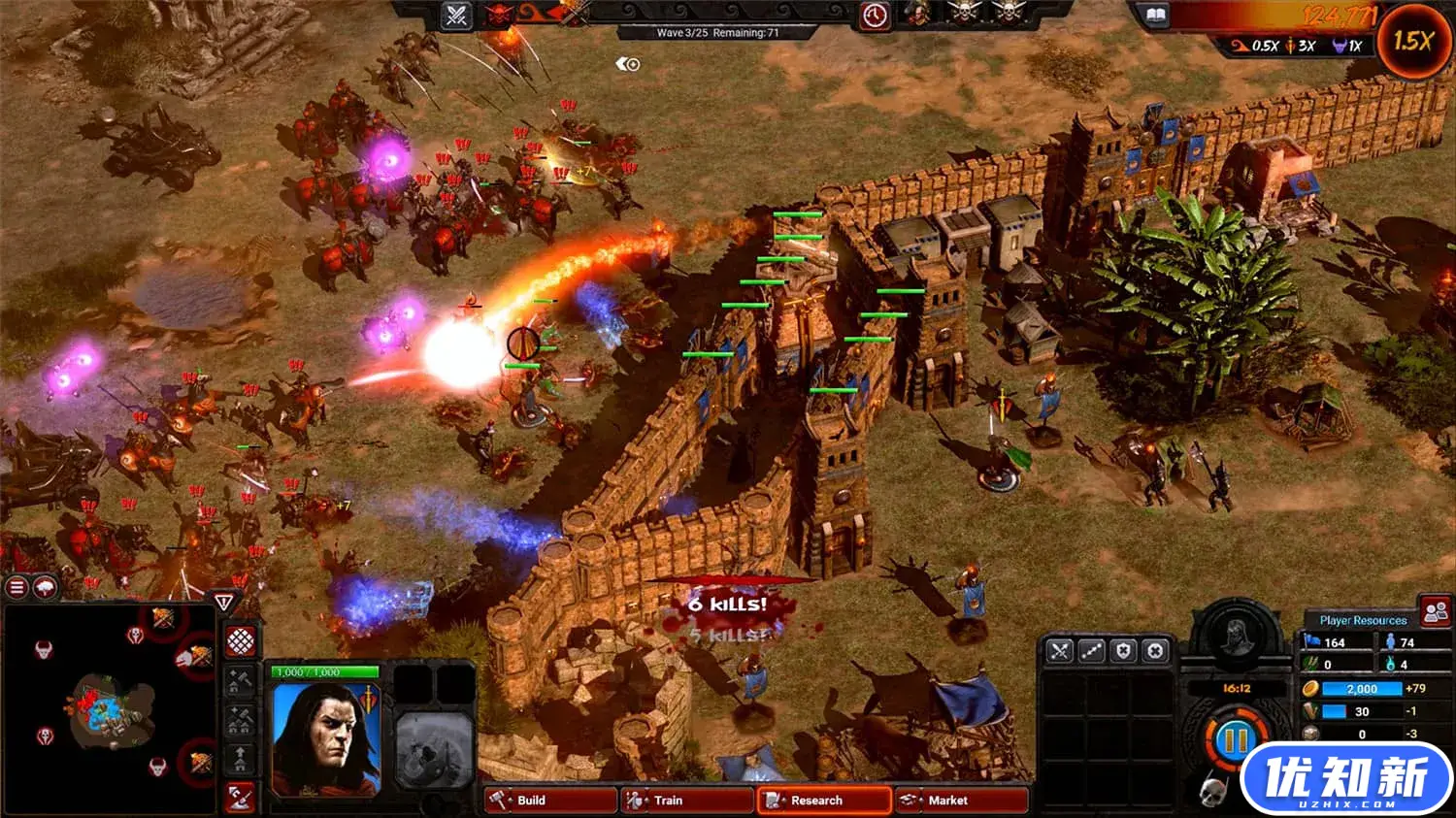Click the red repair tools button
Screen dimensions: 1456x818
point(240,797)
